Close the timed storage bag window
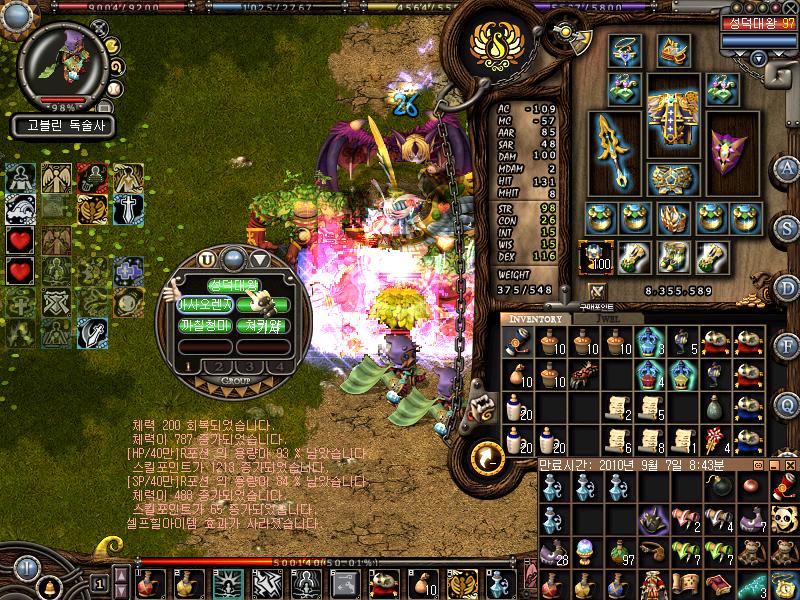This screenshot has width=800, height=600. coord(792,465)
